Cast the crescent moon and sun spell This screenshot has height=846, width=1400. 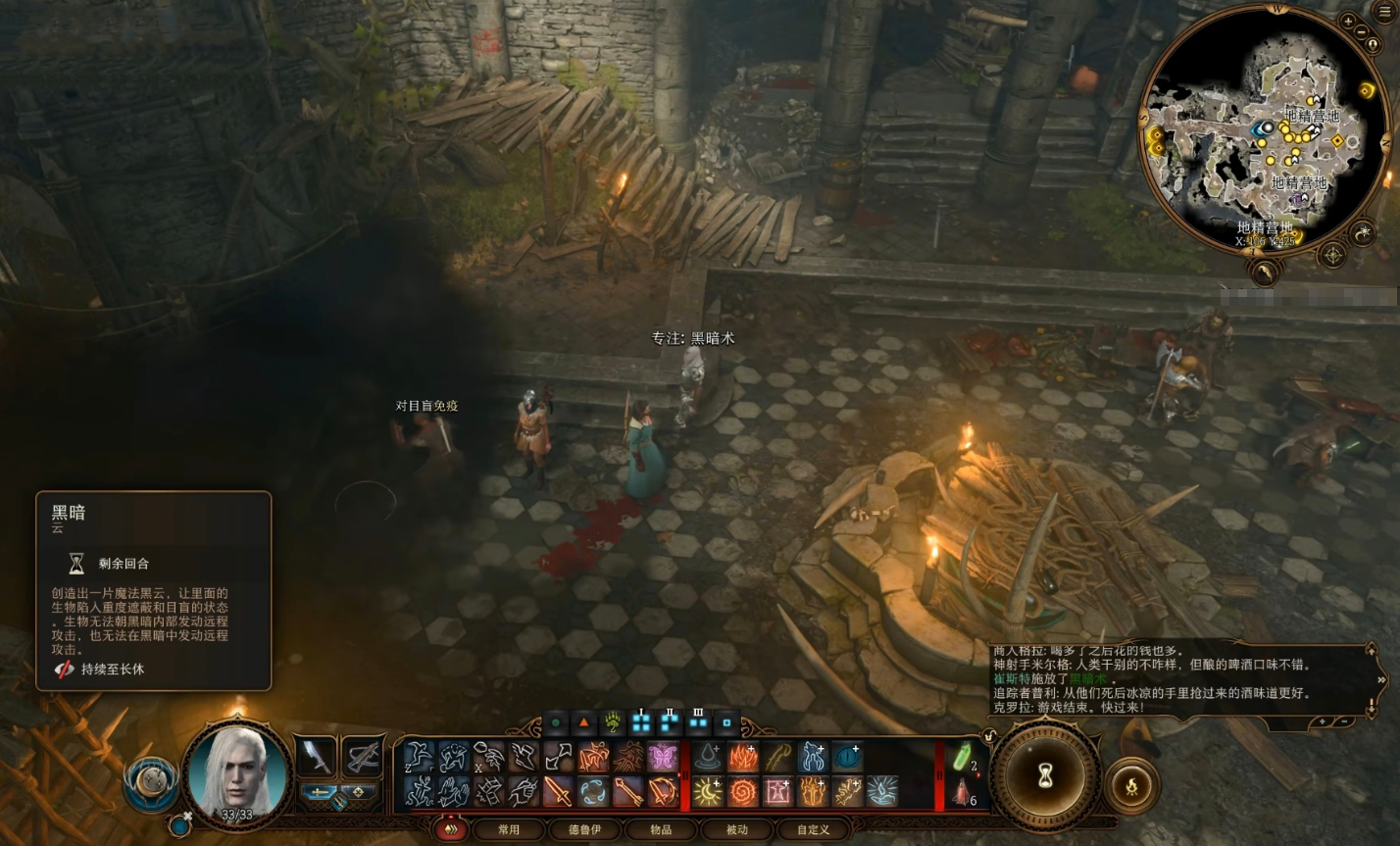point(708,791)
